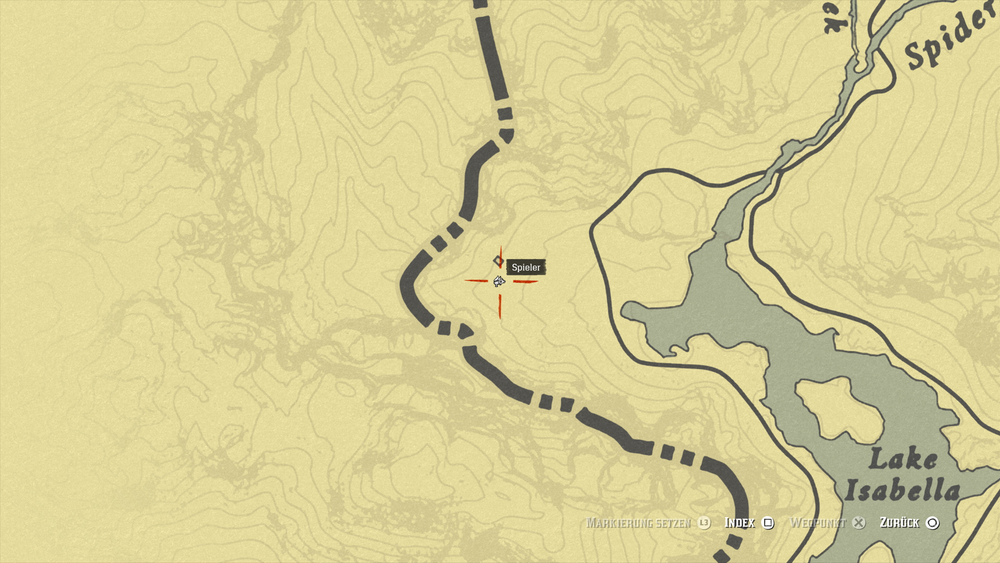The height and width of the screenshot is (563, 1000).
Task: Choose the Wegpunkt label
Action: (817, 522)
